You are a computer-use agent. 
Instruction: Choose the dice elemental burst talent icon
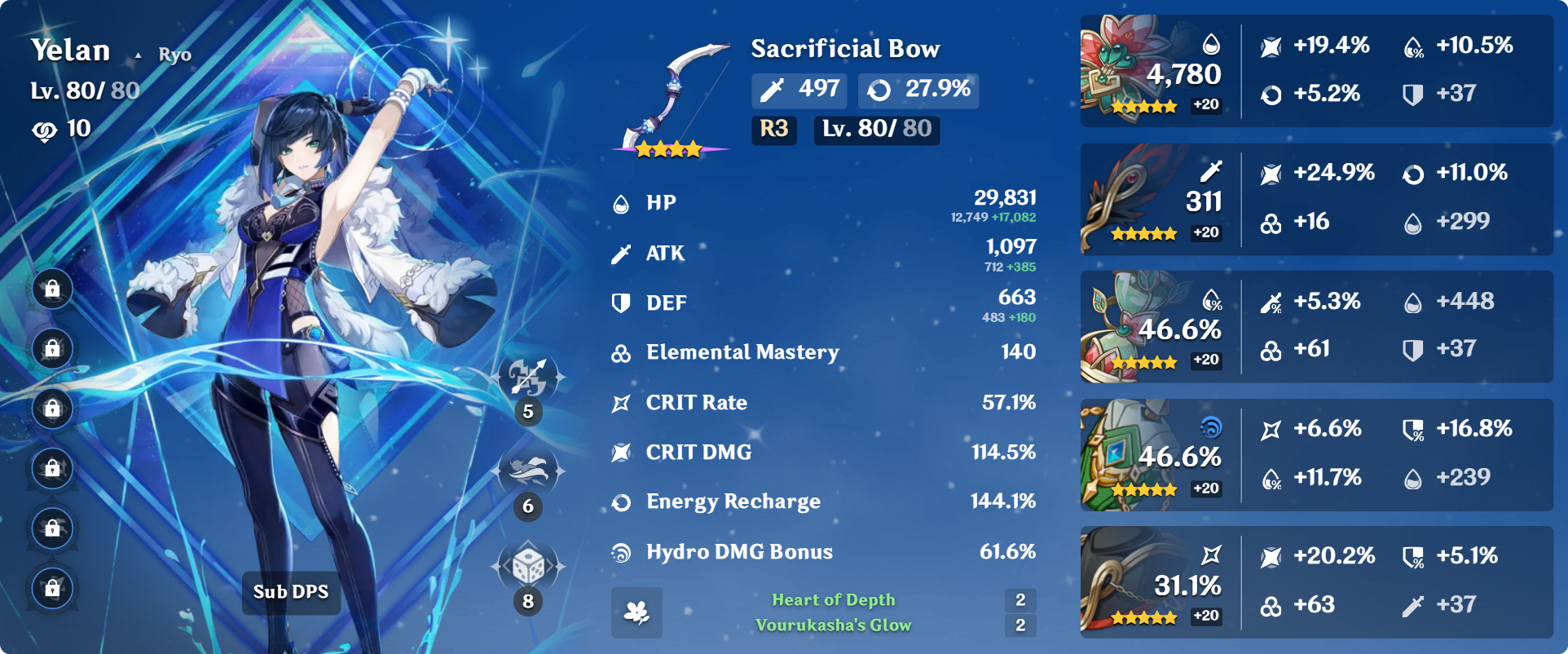pos(529,566)
